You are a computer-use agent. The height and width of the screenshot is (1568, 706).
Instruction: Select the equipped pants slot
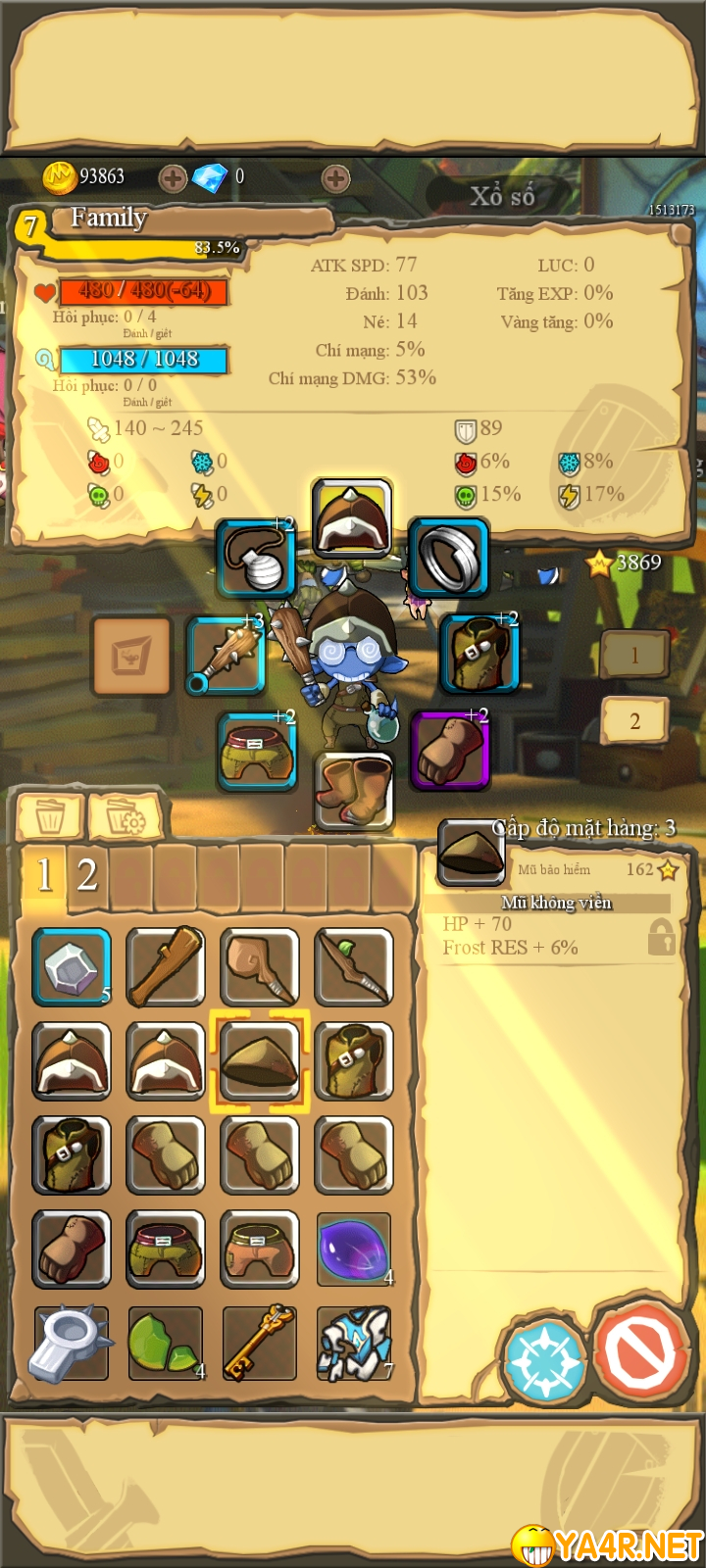[256, 752]
